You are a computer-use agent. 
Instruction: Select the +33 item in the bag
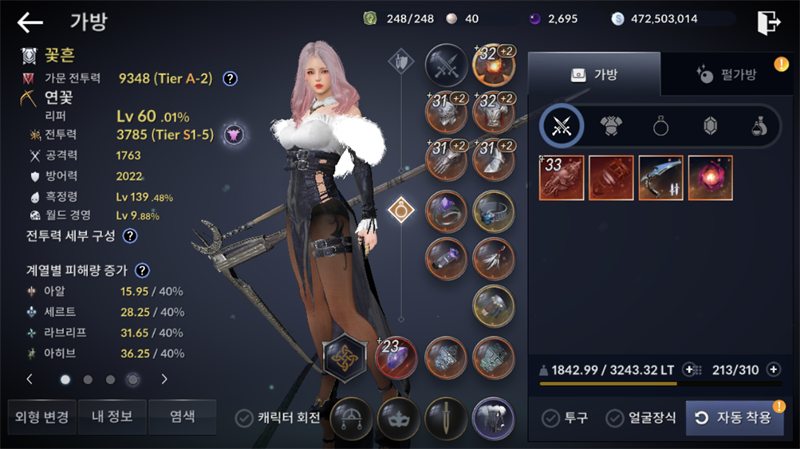tap(562, 178)
